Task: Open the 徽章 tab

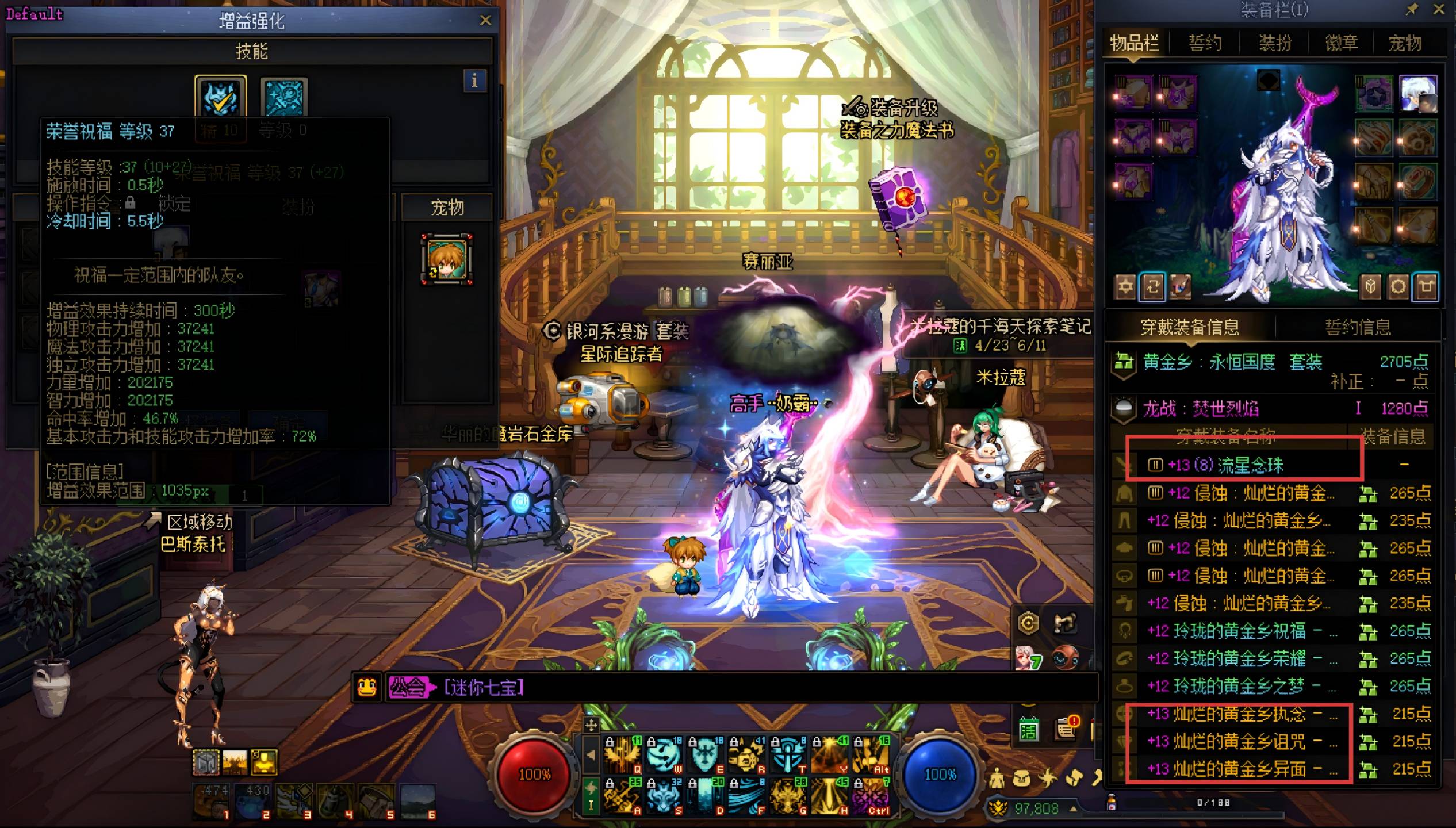Action: [1342, 43]
